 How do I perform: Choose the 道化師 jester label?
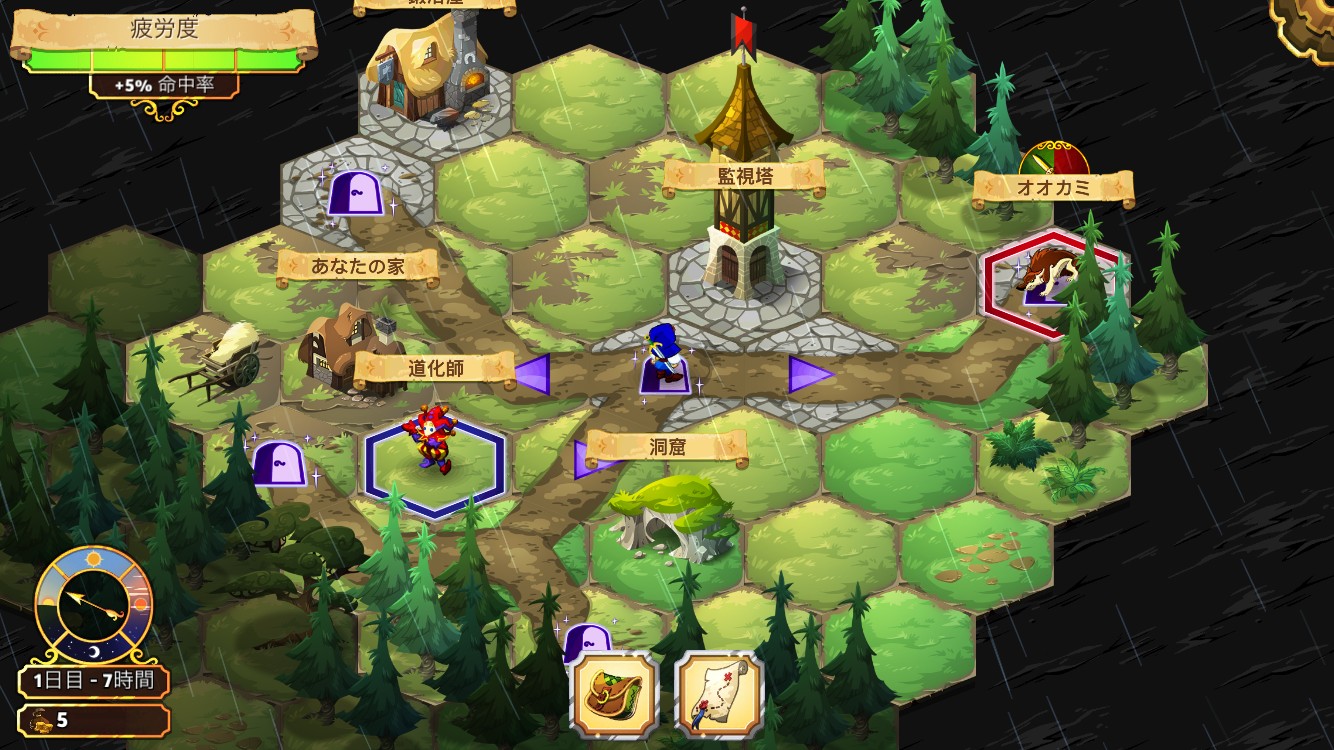[435, 368]
